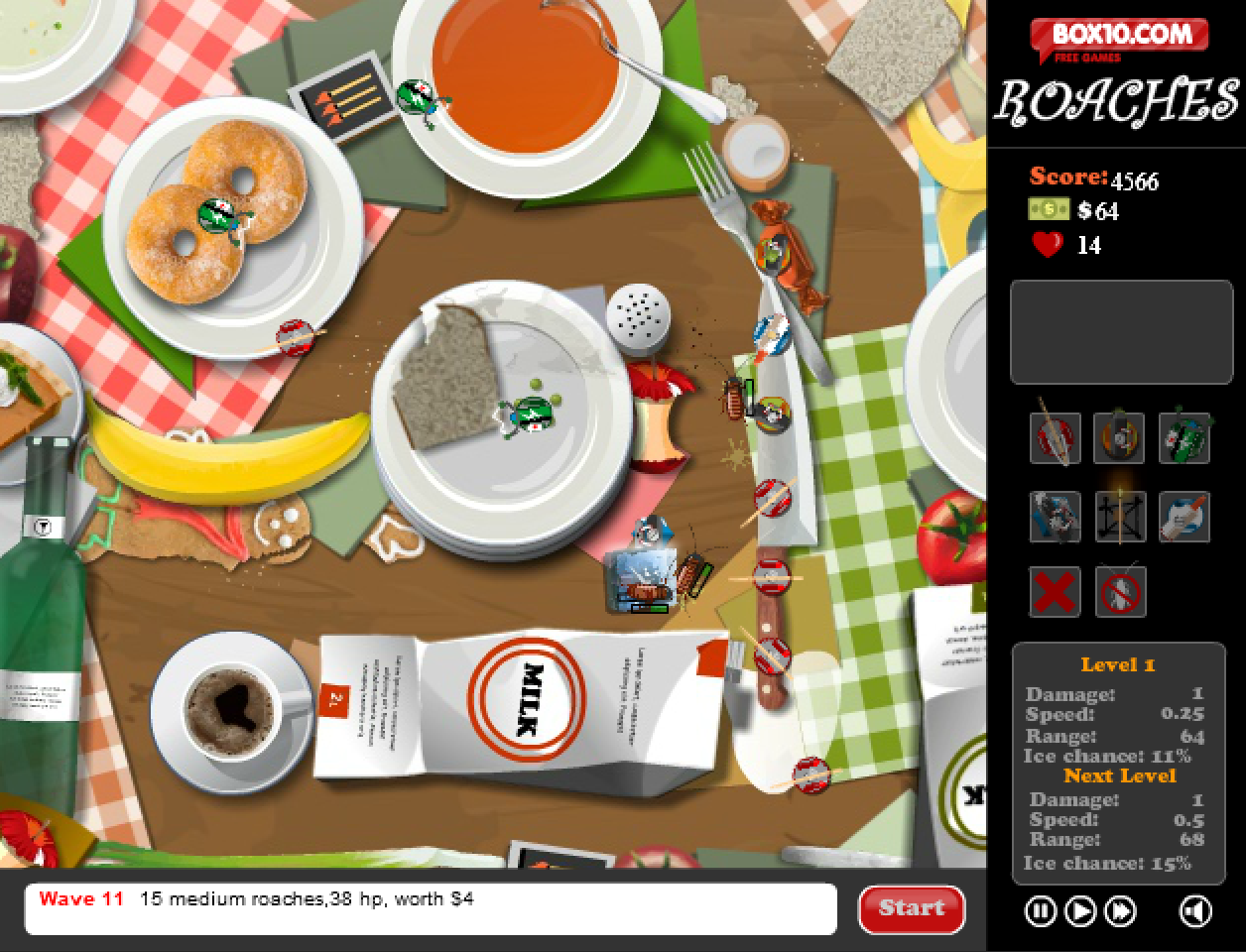Enable fast-forward speed
The width and height of the screenshot is (1246, 952).
coord(1121,910)
